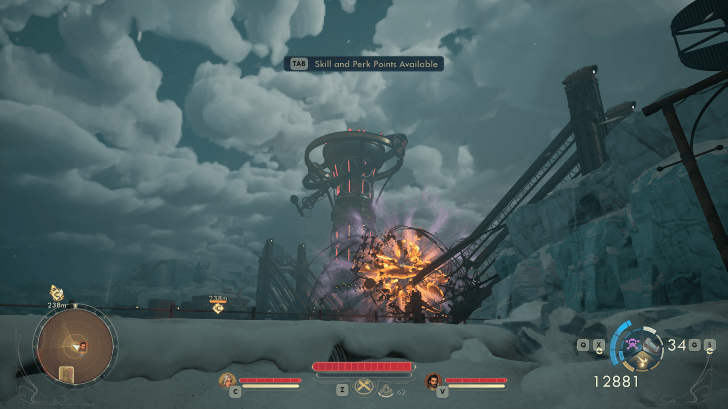Use the crossed tools icon beside the health bar
The height and width of the screenshot is (409, 728).
coord(363,388)
